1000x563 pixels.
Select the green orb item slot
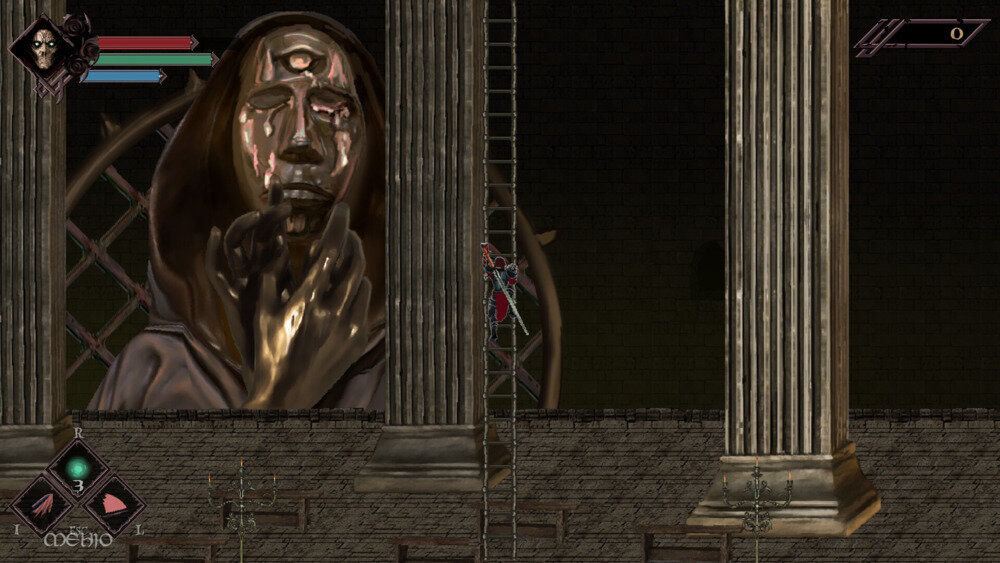pos(78,468)
